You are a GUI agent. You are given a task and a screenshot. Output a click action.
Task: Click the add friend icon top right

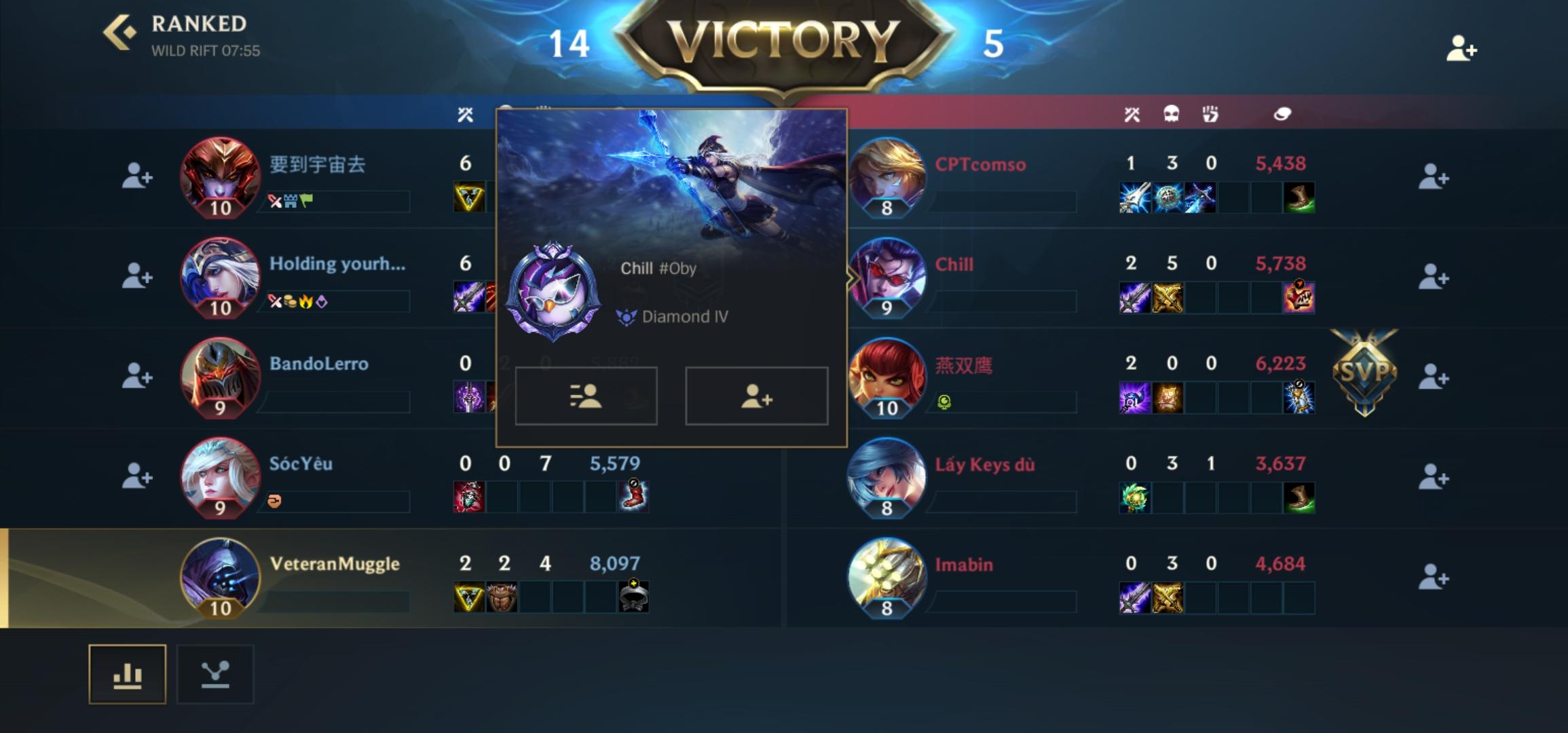click(1461, 49)
